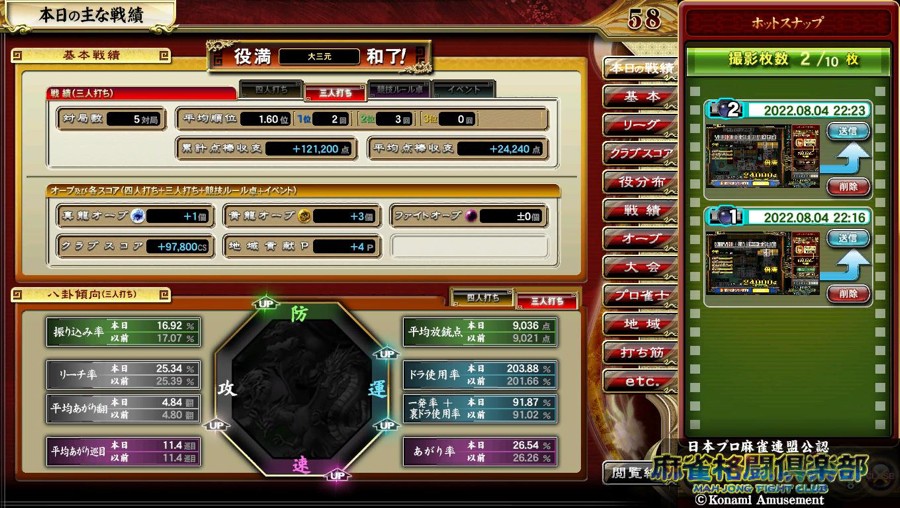Open the 打ち筋 menu entry
The height and width of the screenshot is (508, 900).
point(640,352)
